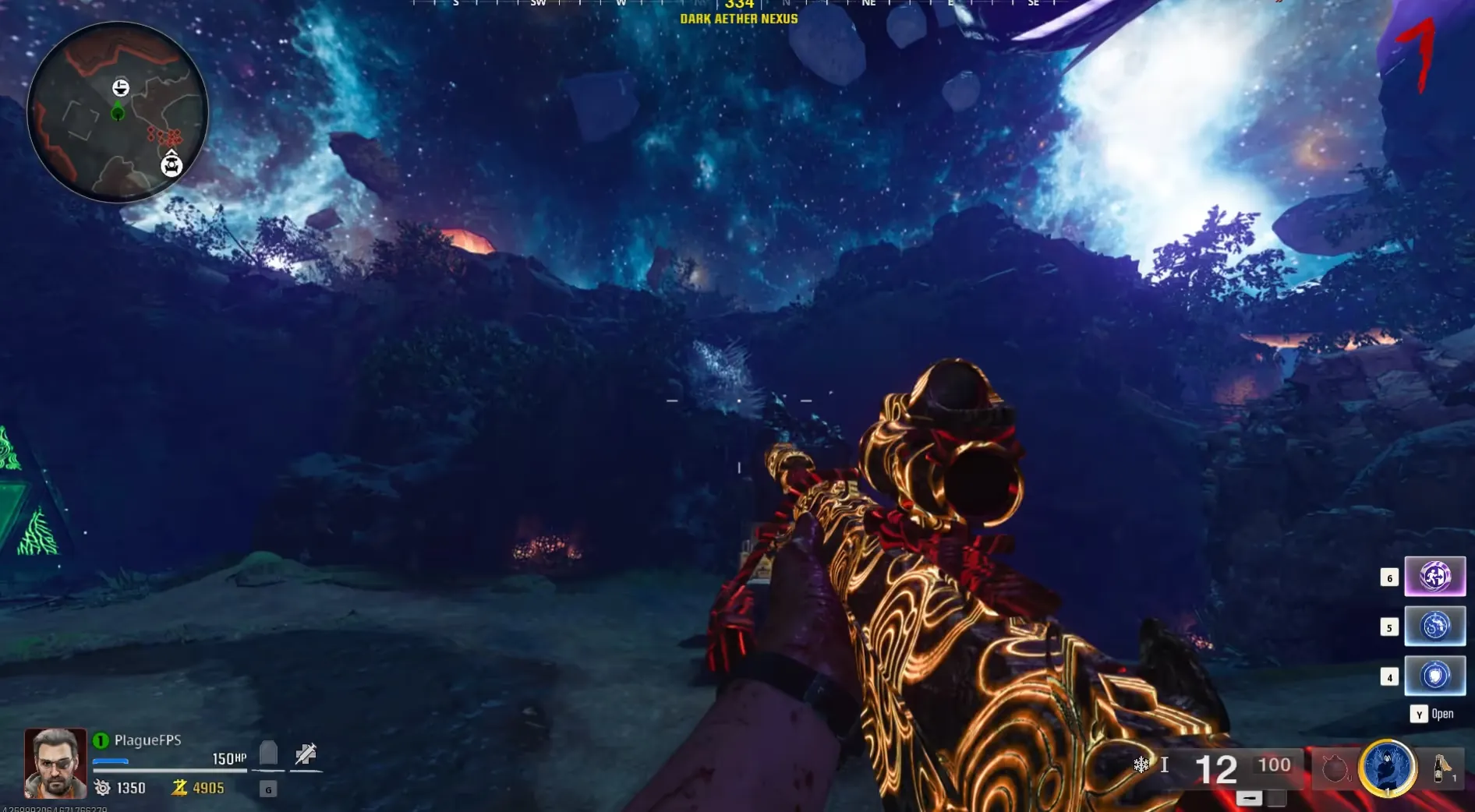This screenshot has height=812, width=1475.
Task: Select the armor plate icon
Action: [268, 754]
